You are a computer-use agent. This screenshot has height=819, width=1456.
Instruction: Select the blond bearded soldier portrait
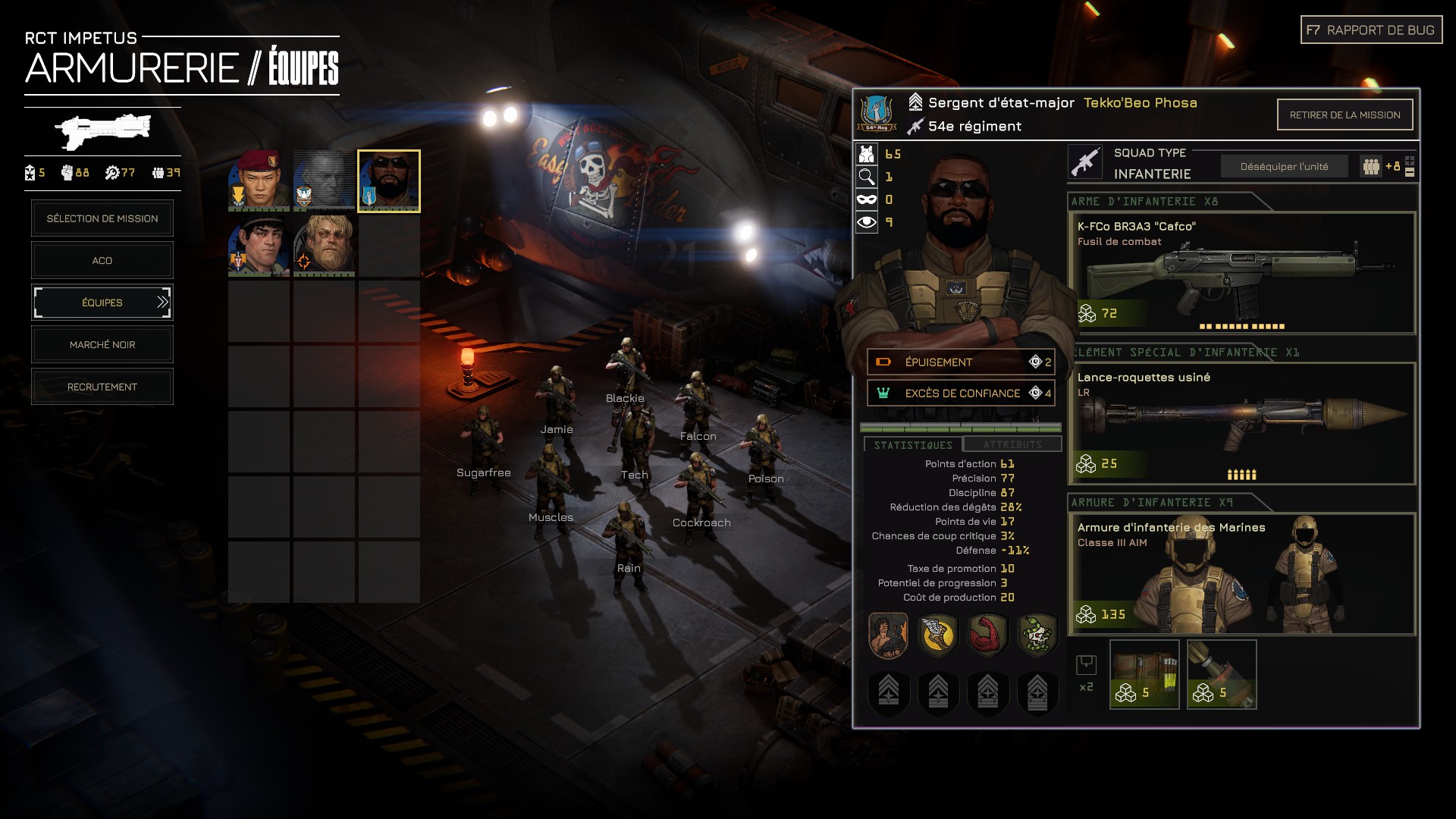tap(325, 245)
